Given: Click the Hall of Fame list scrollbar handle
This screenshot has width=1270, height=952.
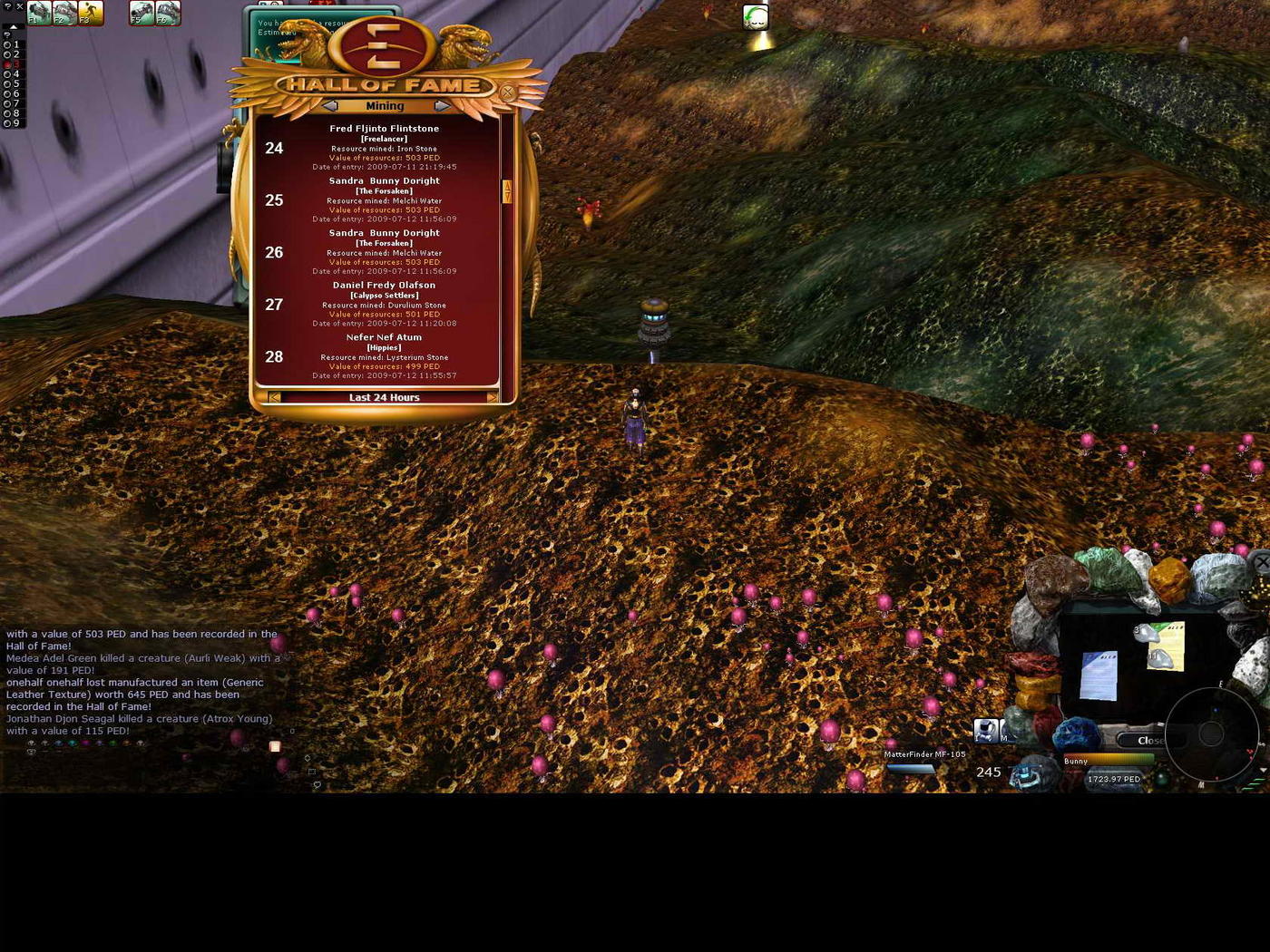Looking at the screenshot, I should coord(507,191).
